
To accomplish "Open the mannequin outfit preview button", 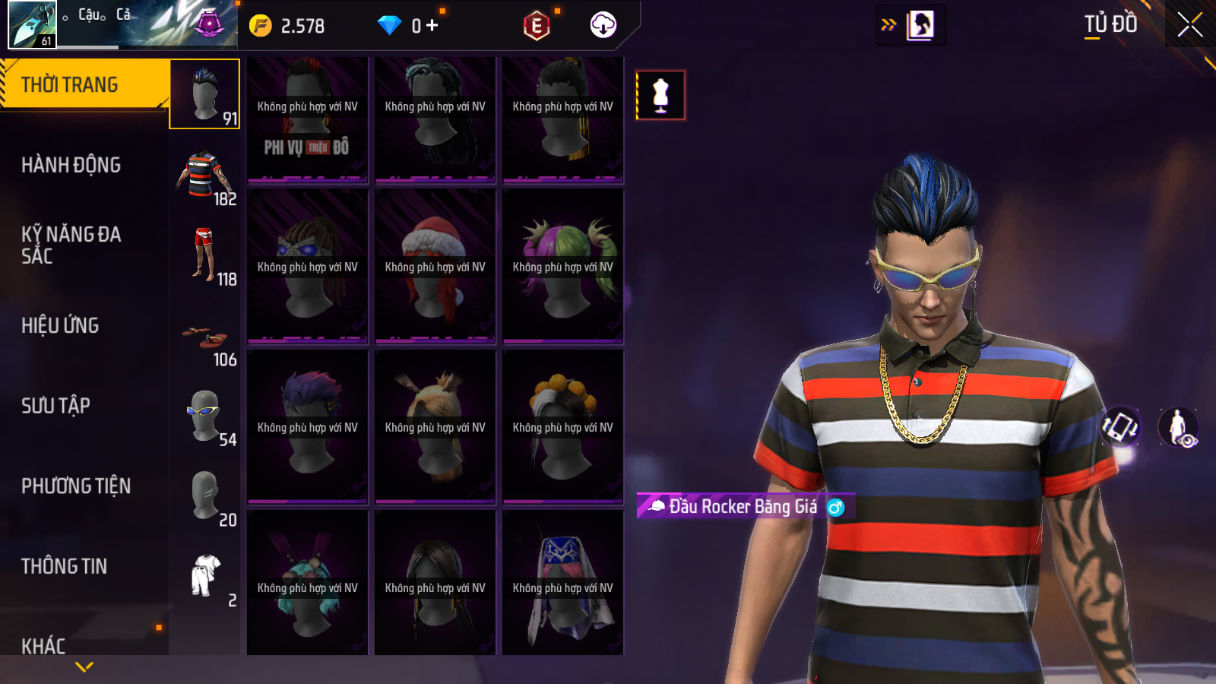I will tap(661, 96).
